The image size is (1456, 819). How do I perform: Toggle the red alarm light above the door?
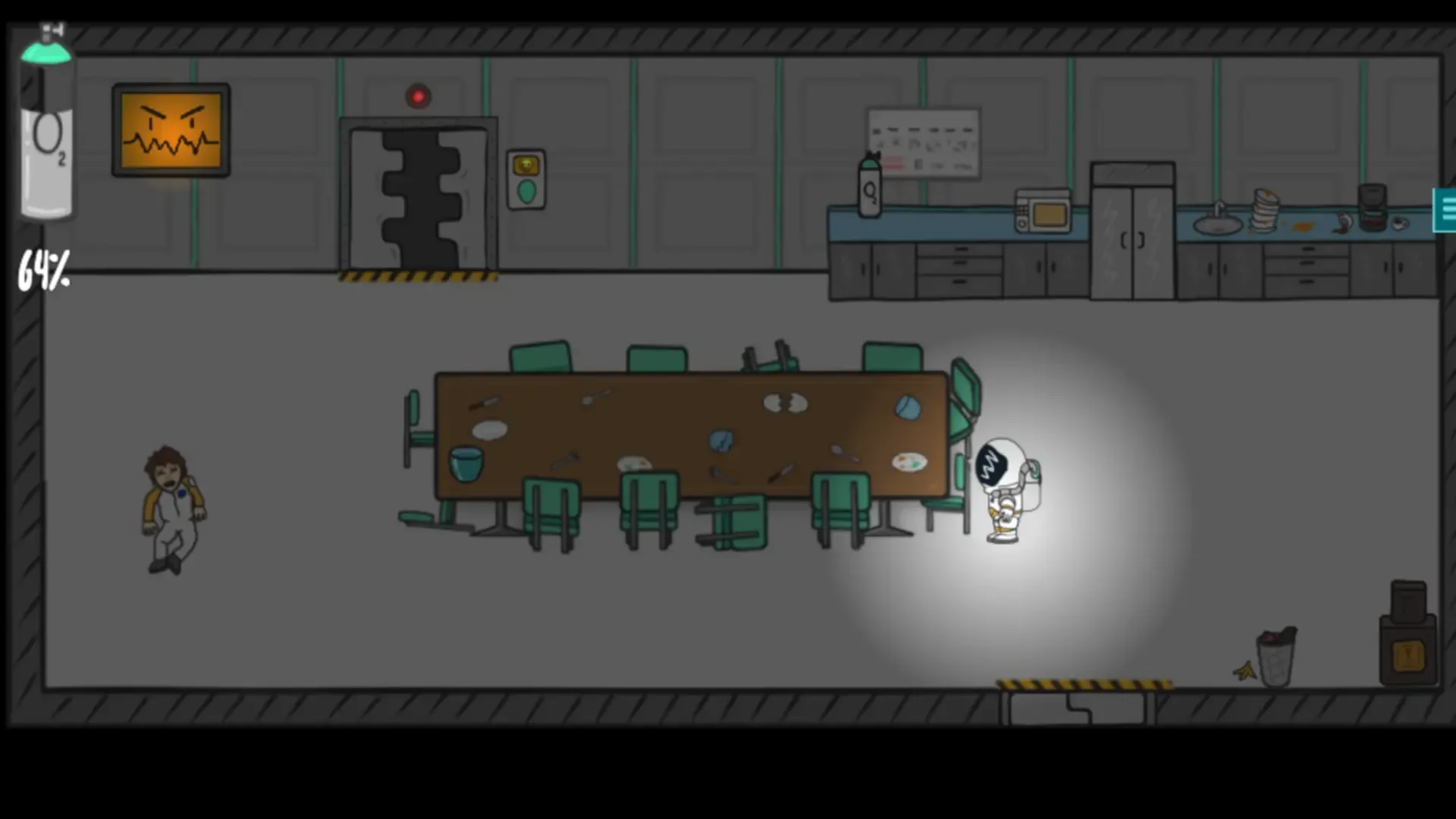[x=418, y=95]
